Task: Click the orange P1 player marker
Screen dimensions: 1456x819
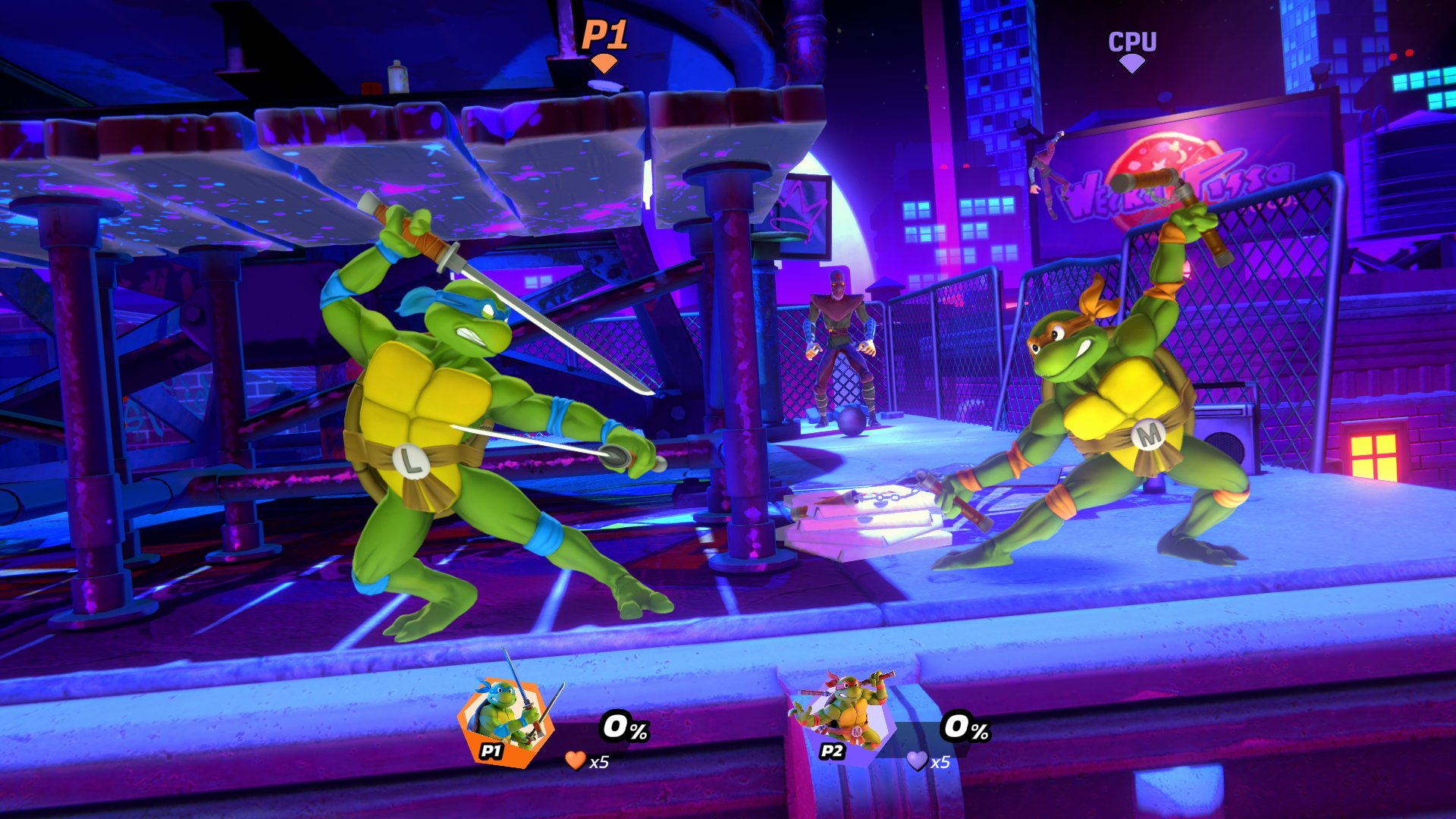Action: coord(604,45)
